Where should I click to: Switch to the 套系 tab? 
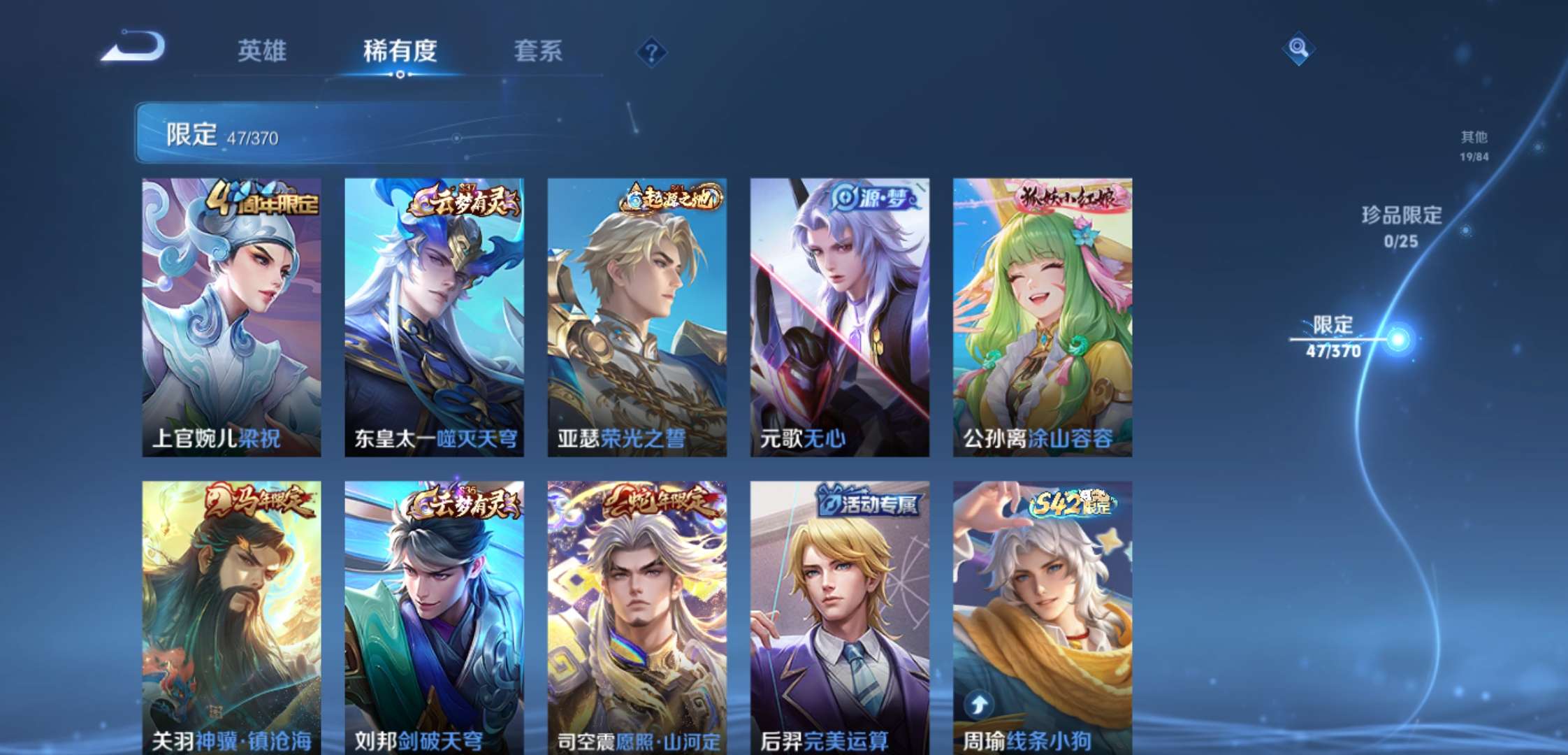pos(539,51)
